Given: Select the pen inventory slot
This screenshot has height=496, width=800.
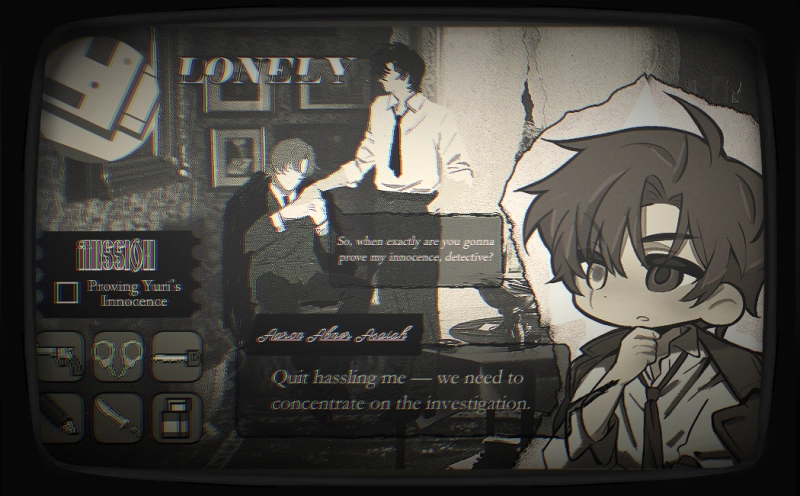Looking at the screenshot, I should (x=60, y=416).
